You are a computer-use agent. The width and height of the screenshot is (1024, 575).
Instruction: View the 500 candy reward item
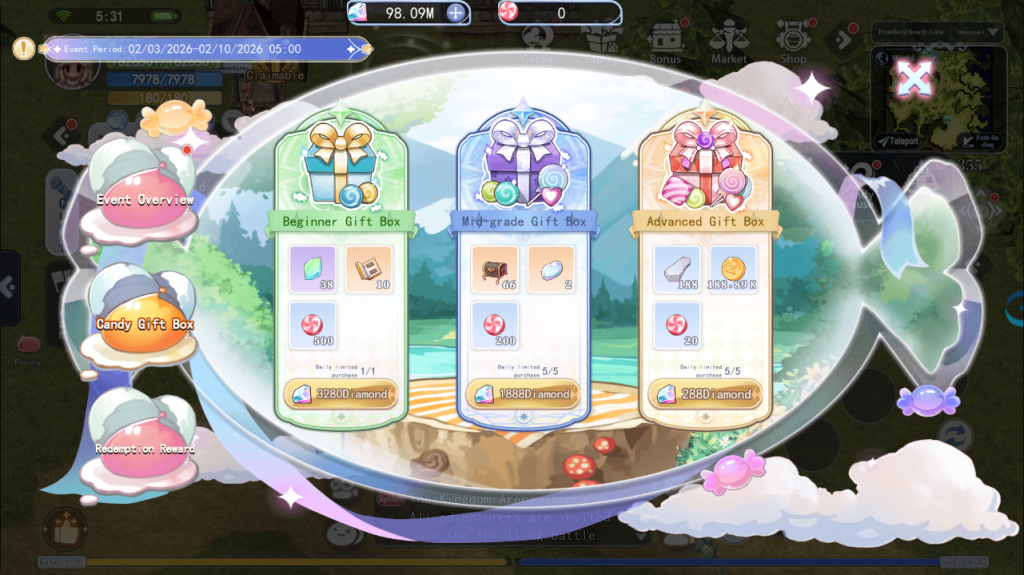[312, 326]
